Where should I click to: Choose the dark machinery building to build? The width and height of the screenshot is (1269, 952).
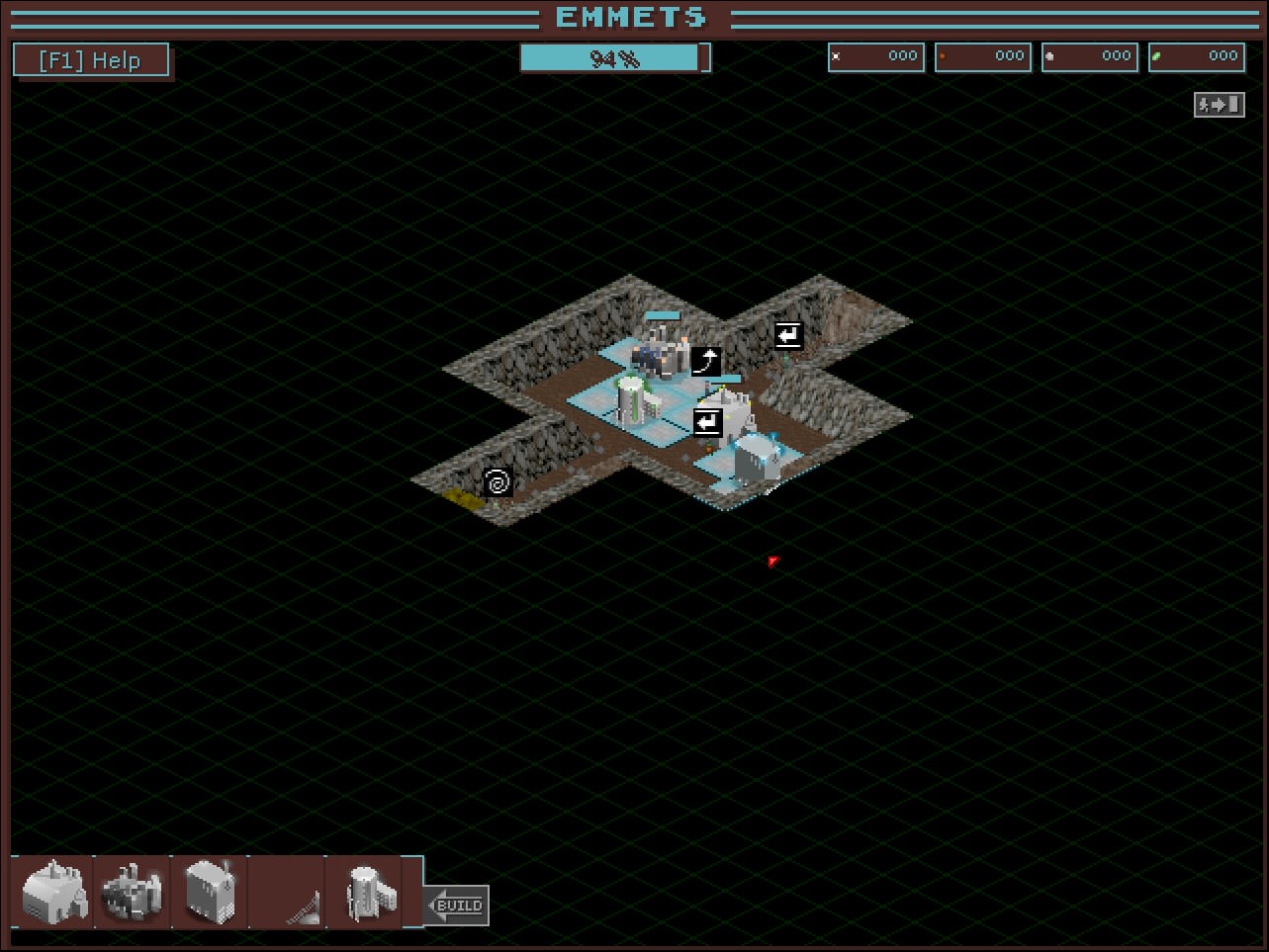click(132, 892)
